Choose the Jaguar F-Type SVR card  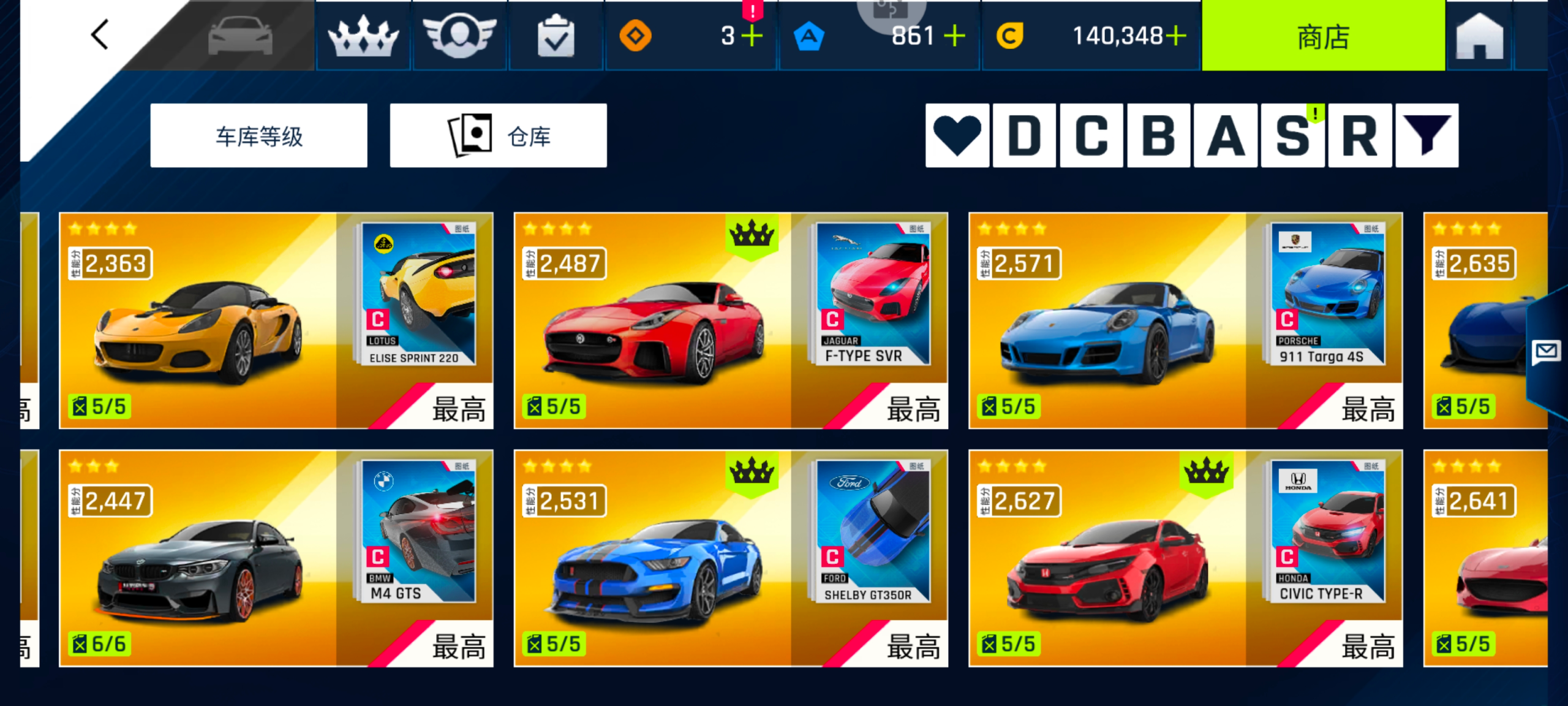[730, 321]
